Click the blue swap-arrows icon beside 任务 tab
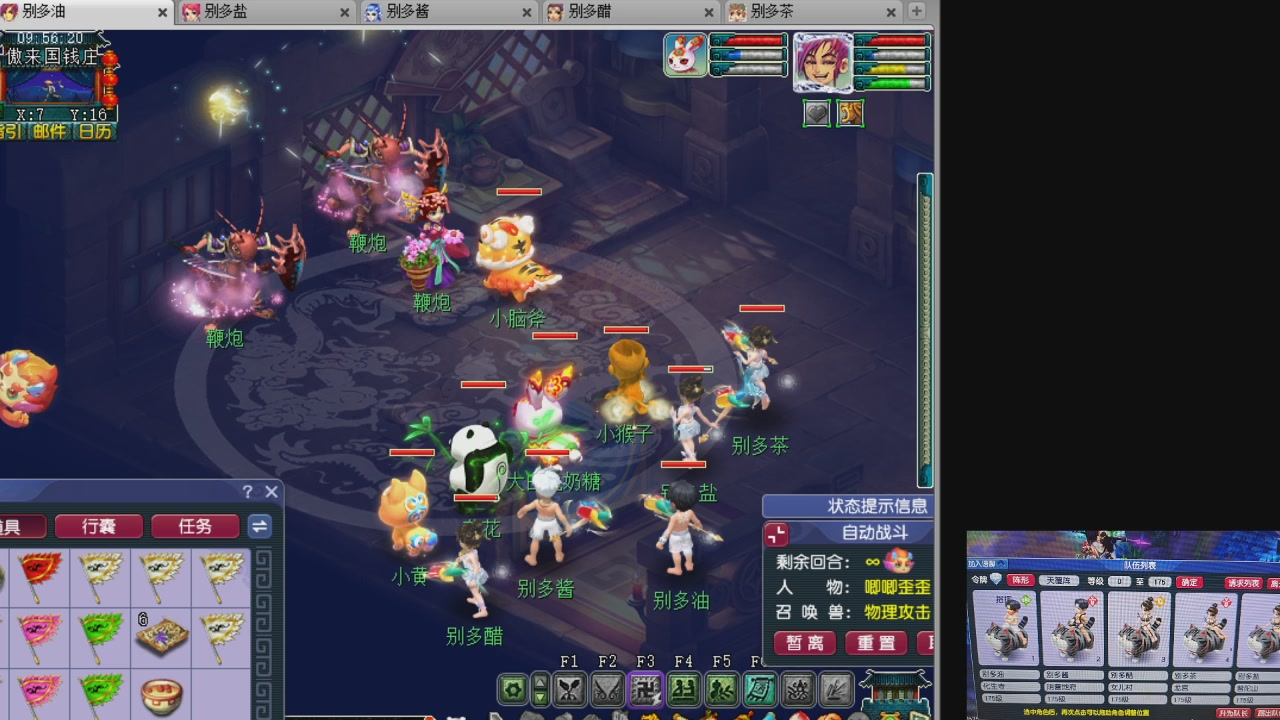 pos(259,526)
